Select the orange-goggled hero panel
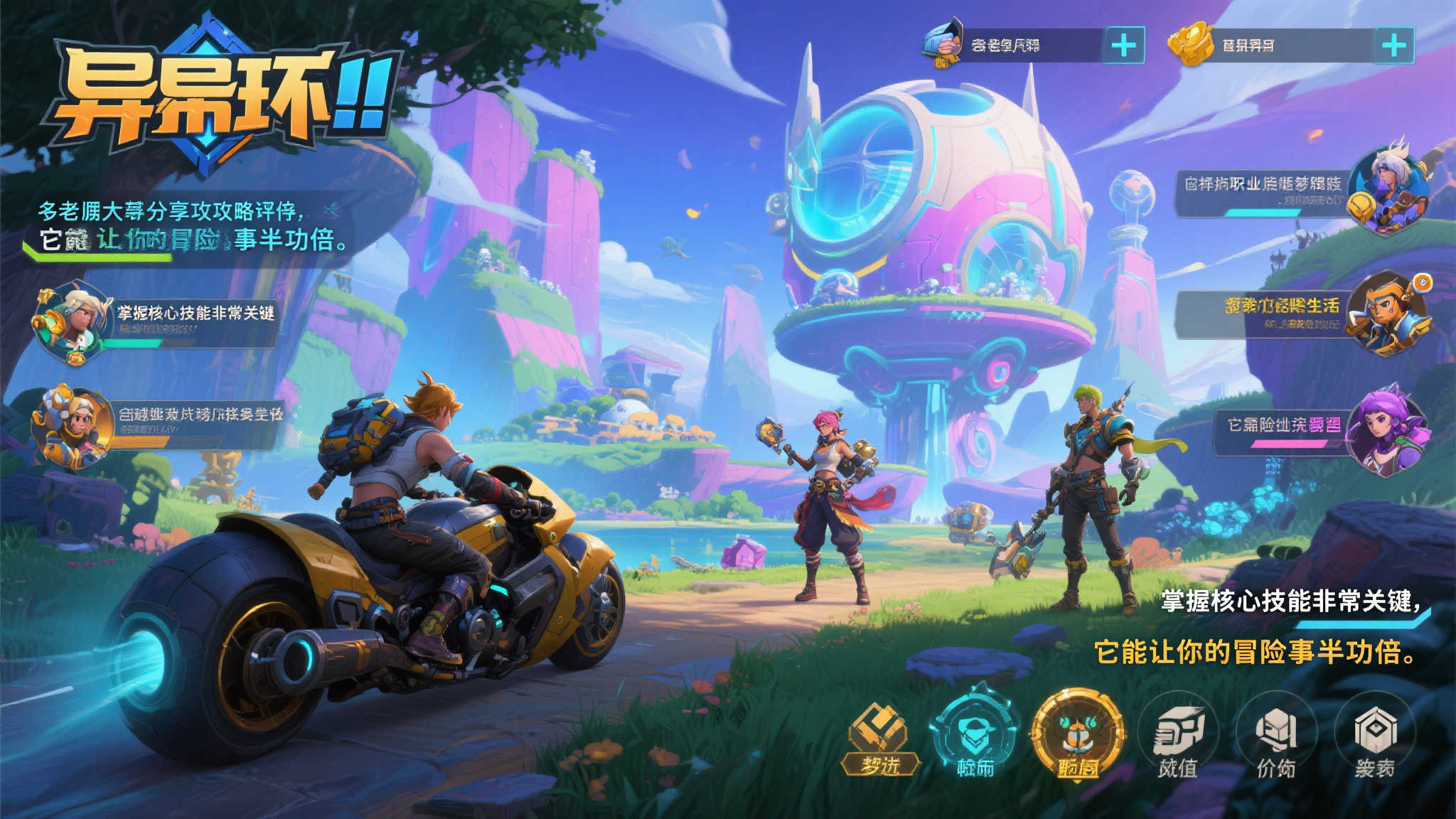1456x819 pixels. 1301,314
